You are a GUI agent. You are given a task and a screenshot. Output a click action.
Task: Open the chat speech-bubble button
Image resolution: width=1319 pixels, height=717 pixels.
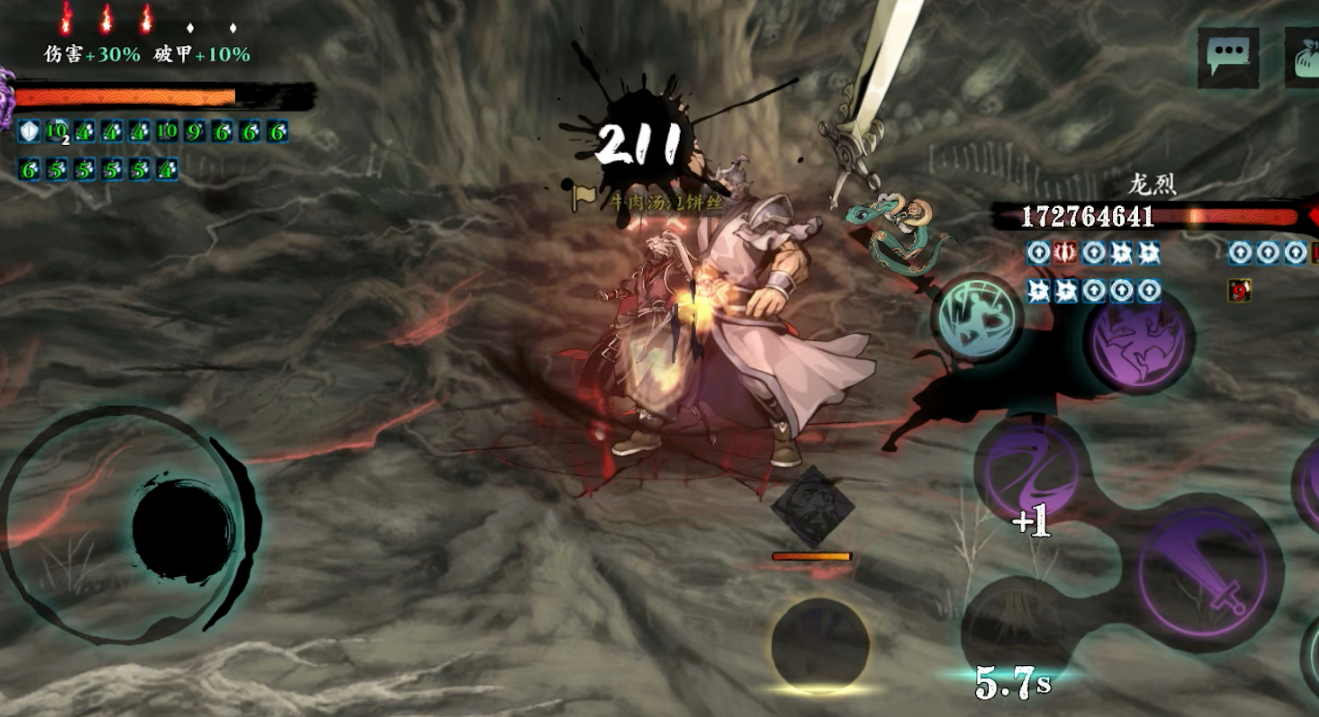[x=1228, y=58]
